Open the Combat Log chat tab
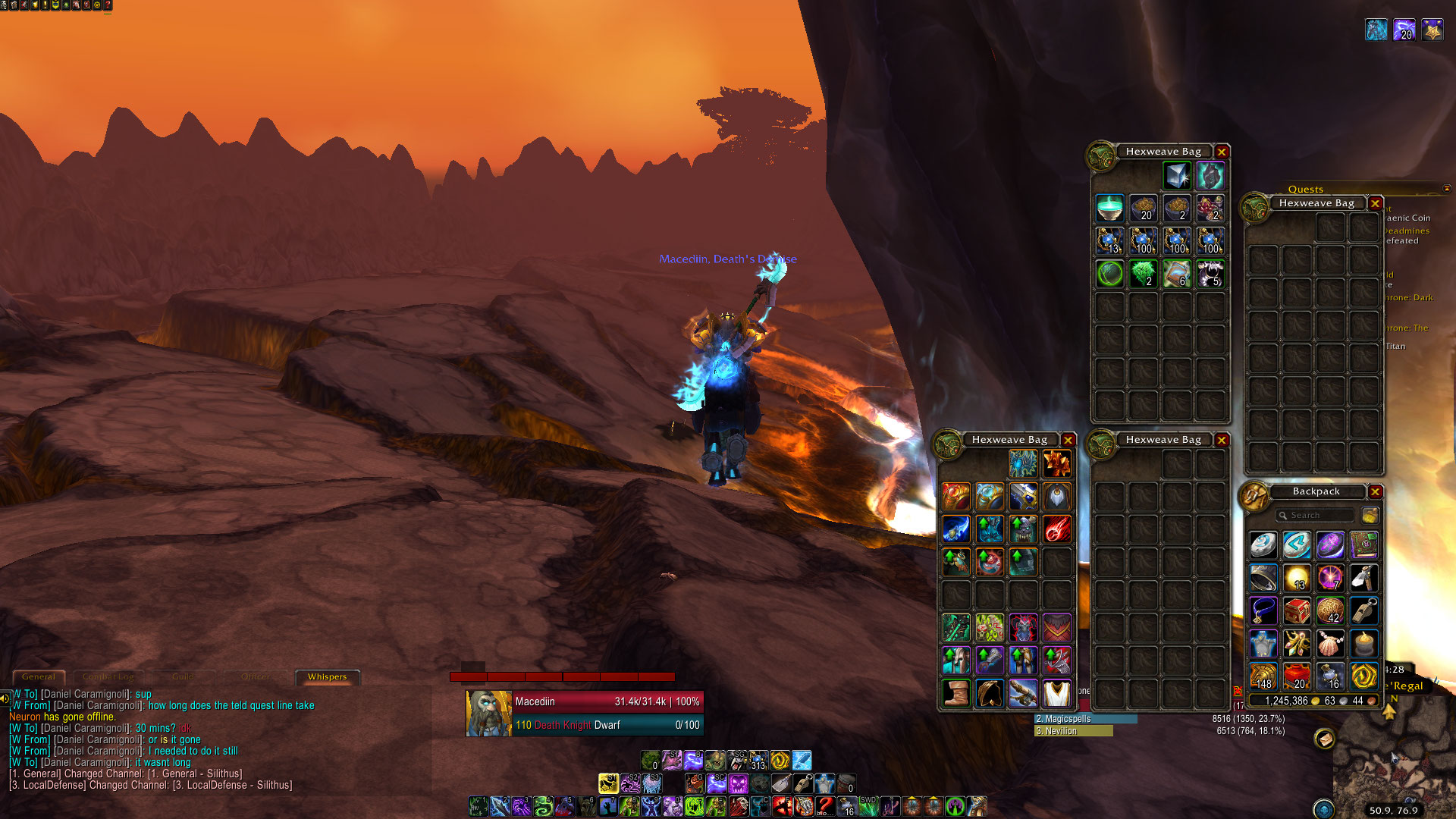 coord(108,676)
